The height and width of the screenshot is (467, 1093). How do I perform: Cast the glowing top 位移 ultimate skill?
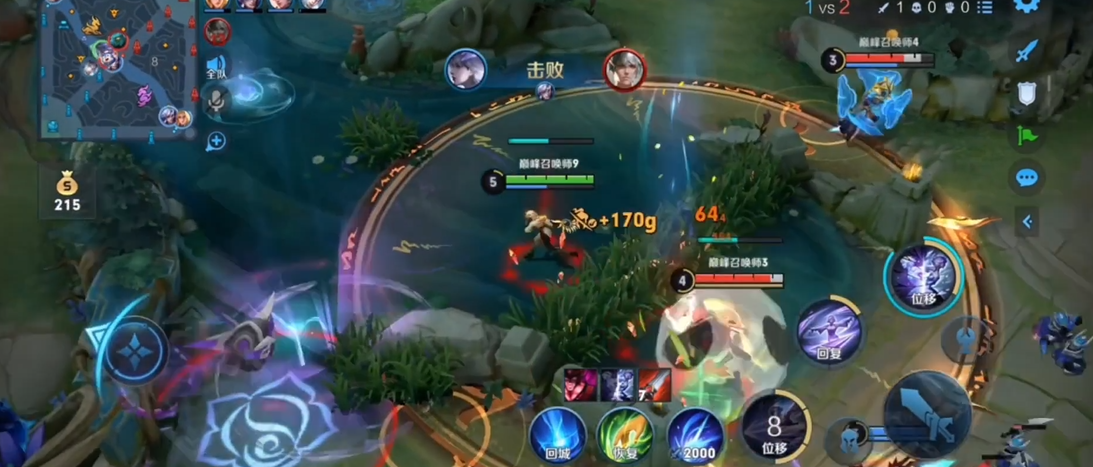click(x=923, y=276)
